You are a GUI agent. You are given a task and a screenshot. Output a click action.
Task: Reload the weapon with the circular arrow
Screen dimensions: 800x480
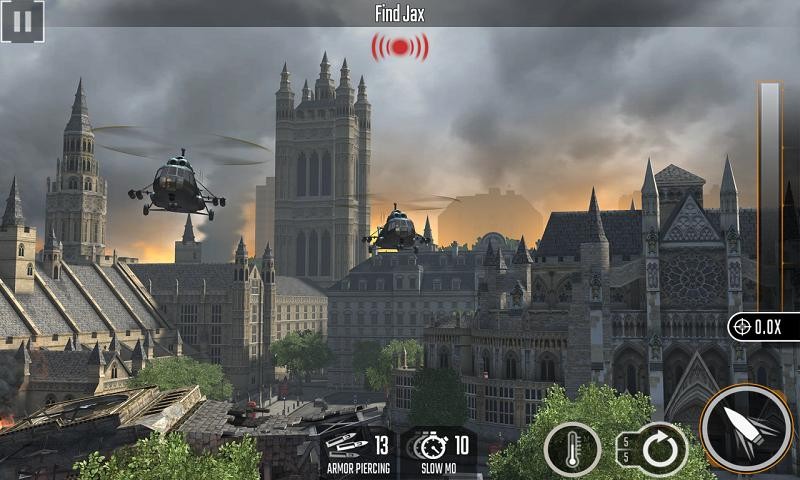pos(657,449)
